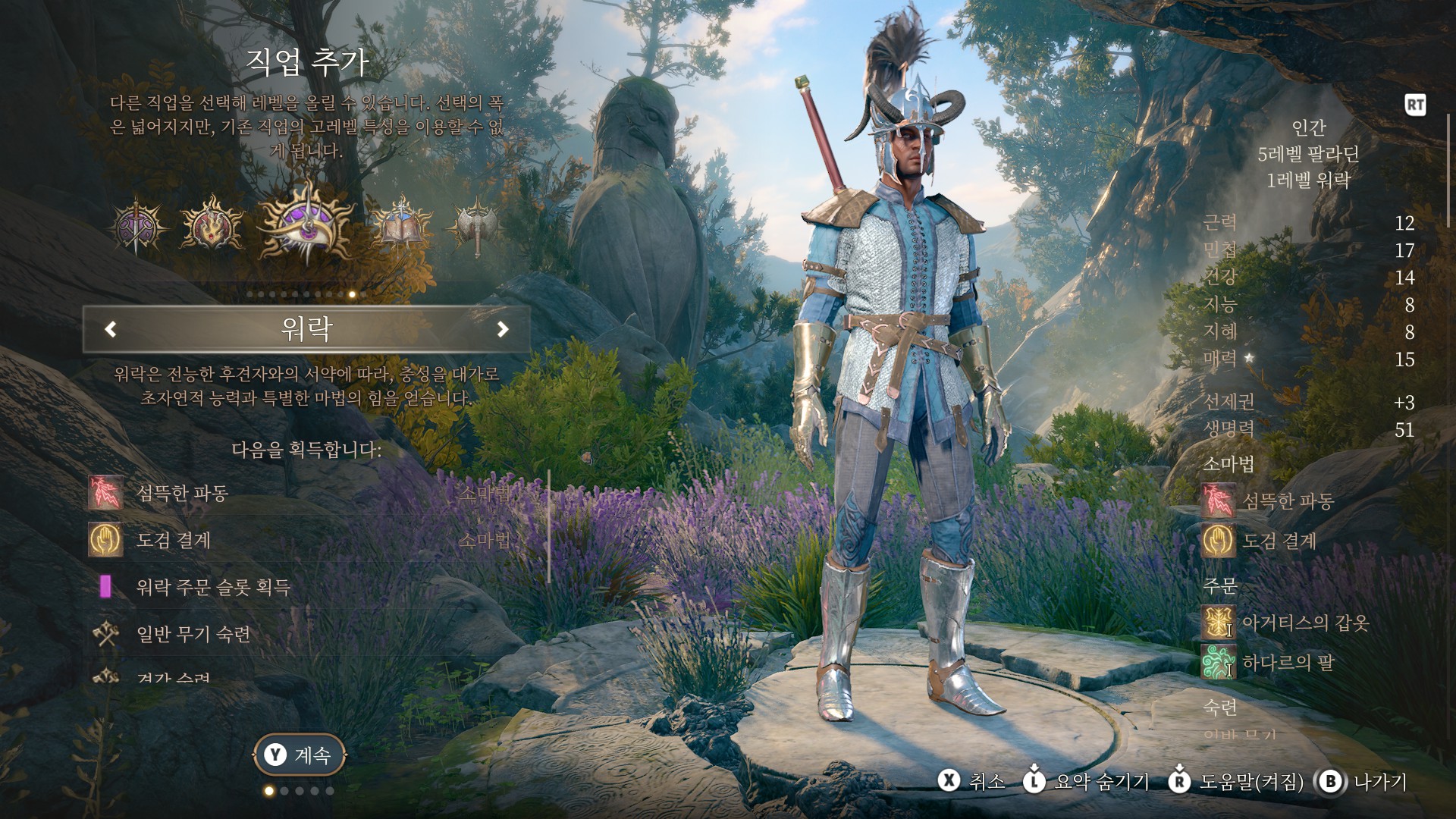Select the Rogue dagger class icon
The width and height of the screenshot is (1456, 819).
[136, 225]
